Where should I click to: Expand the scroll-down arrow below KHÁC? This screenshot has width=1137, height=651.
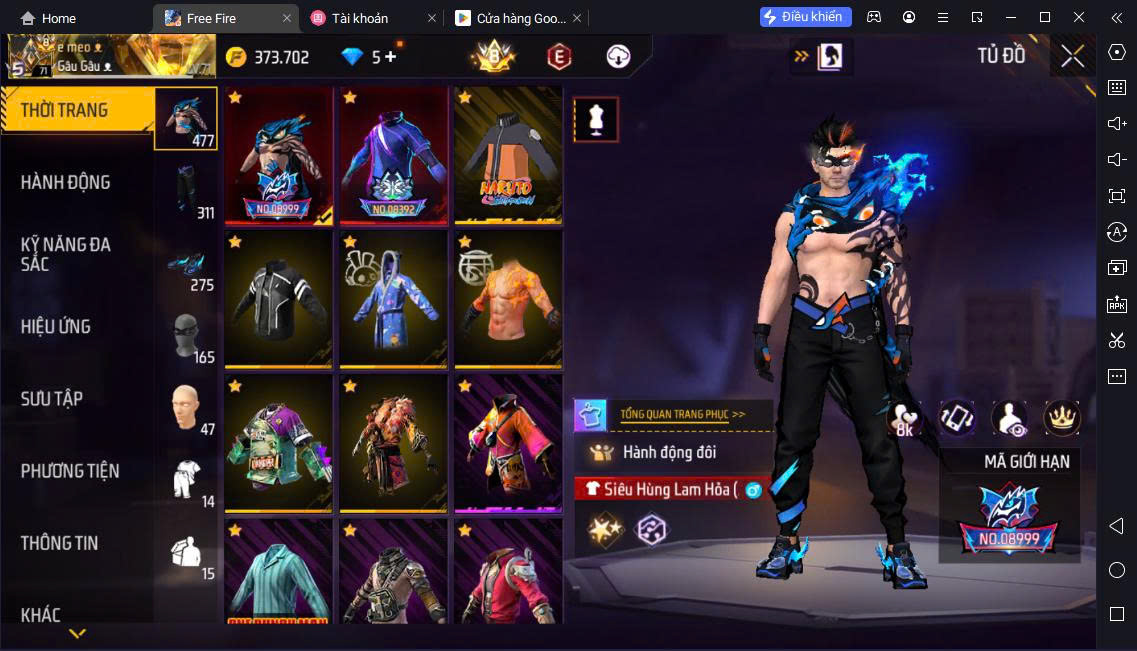click(x=77, y=633)
